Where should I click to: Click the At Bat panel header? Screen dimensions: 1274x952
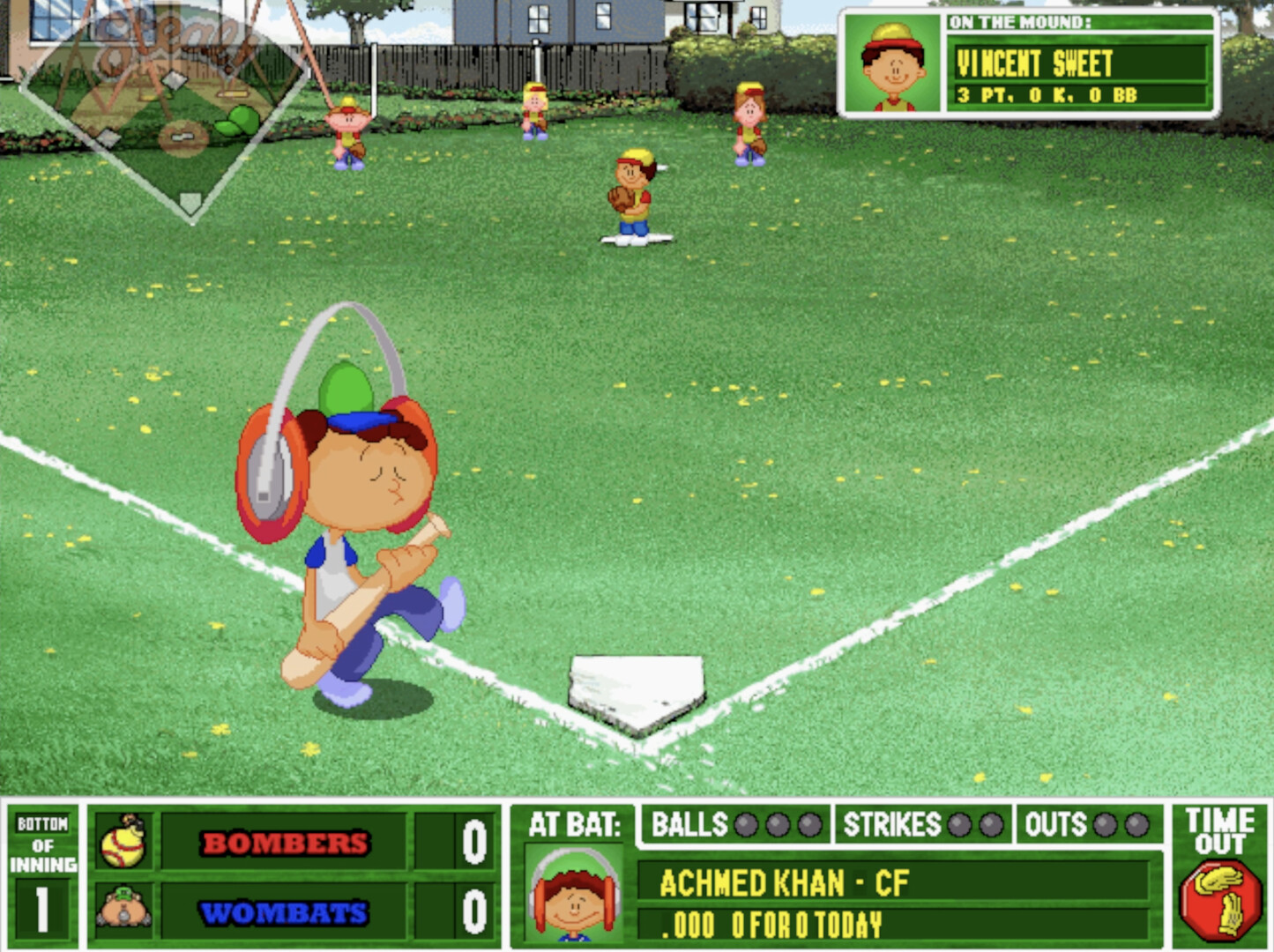(x=572, y=822)
